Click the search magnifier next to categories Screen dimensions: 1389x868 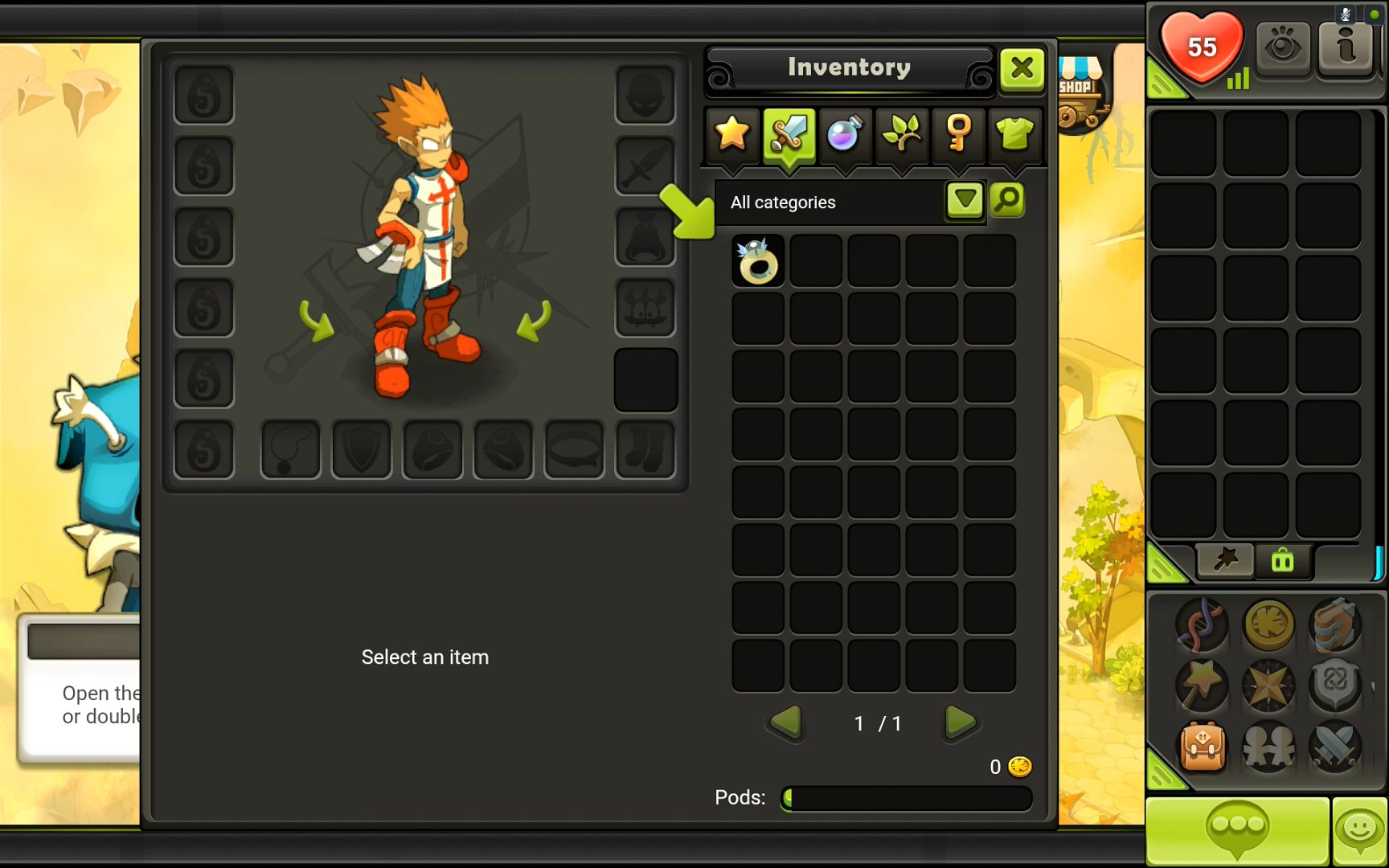[x=1007, y=201]
